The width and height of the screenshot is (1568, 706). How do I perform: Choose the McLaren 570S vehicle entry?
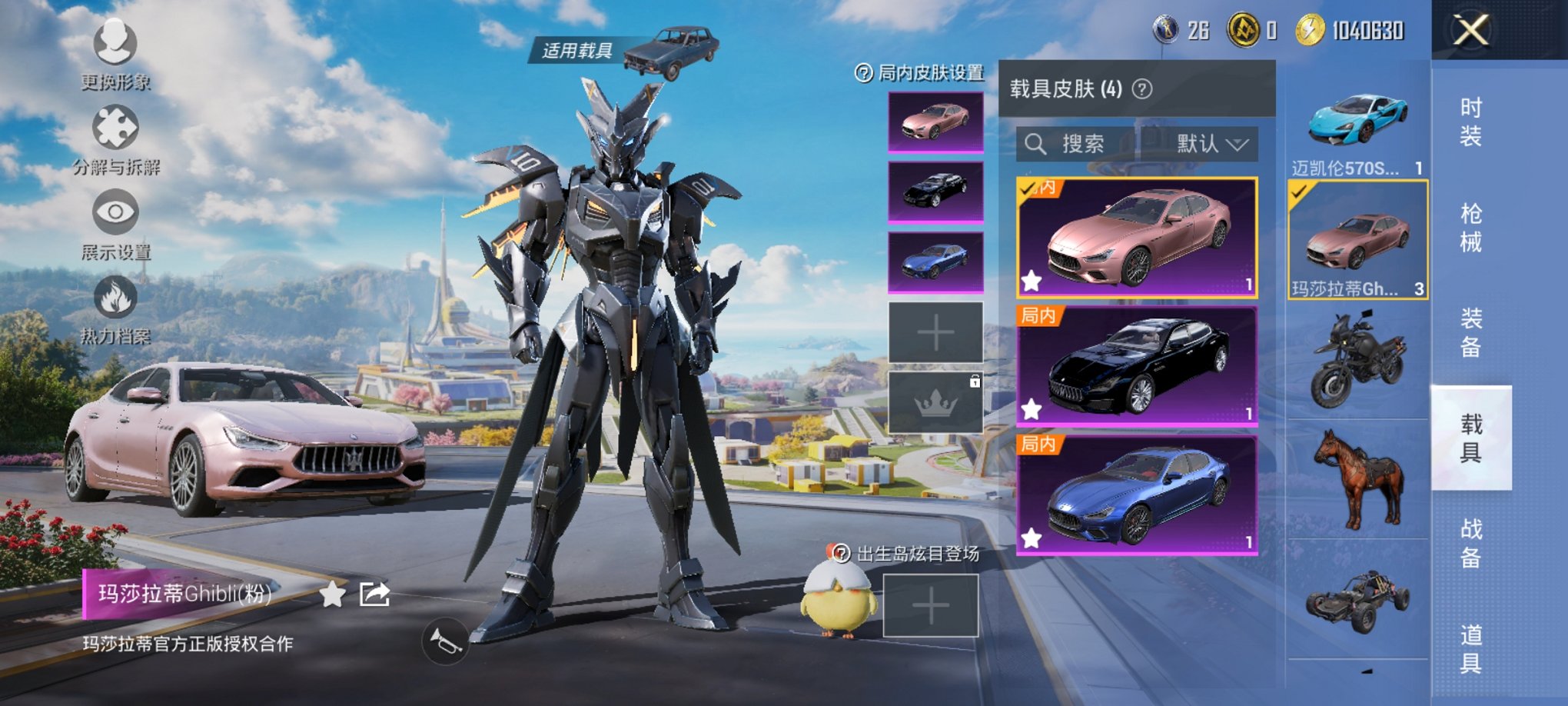coord(1357,123)
